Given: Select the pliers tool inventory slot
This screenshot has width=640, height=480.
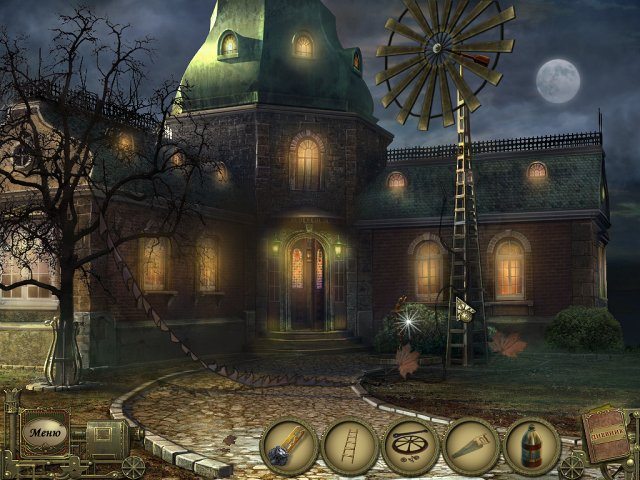Looking at the screenshot, I should [x=289, y=446].
